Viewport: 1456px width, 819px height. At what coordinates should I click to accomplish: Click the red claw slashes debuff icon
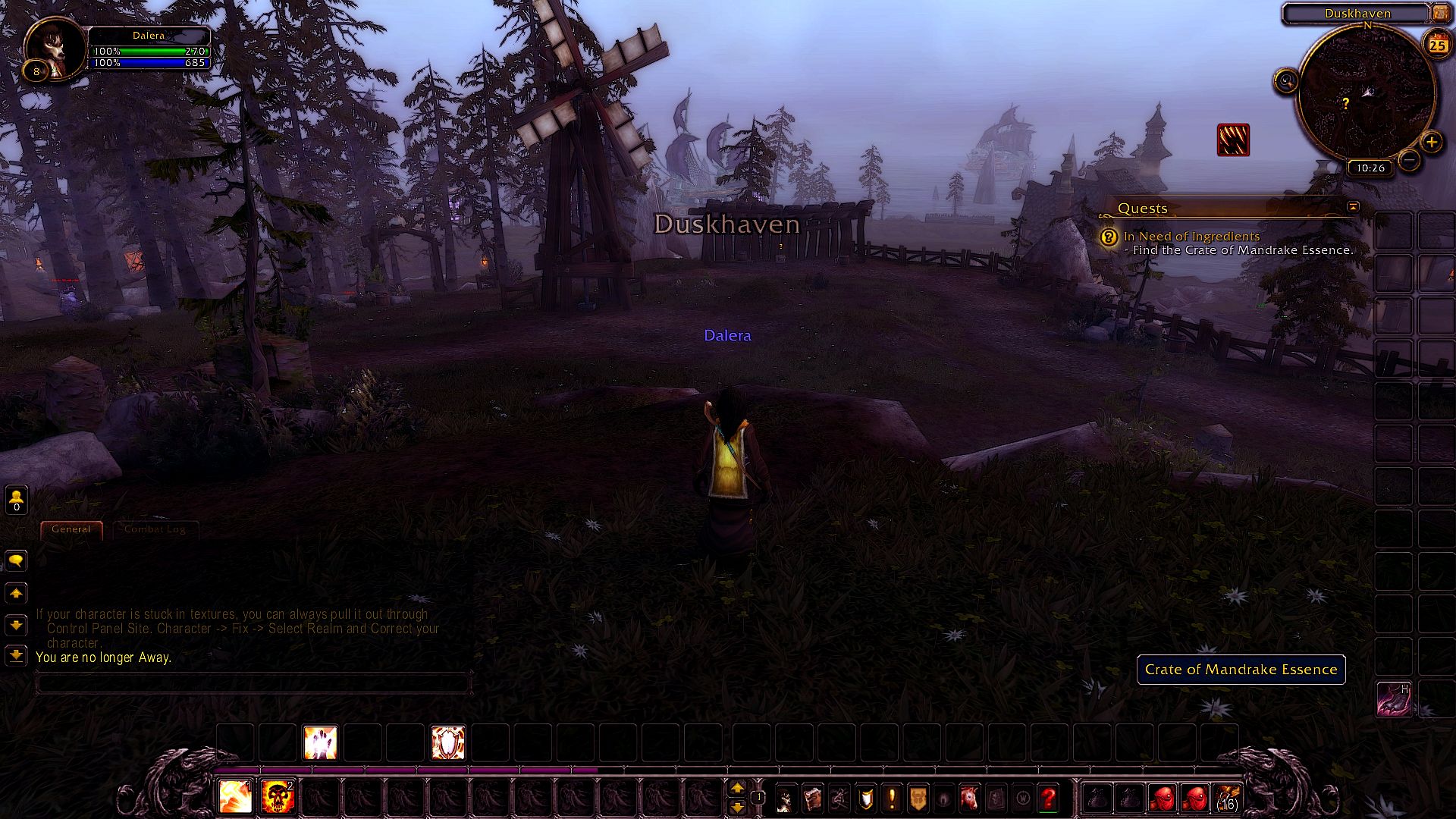1233,140
